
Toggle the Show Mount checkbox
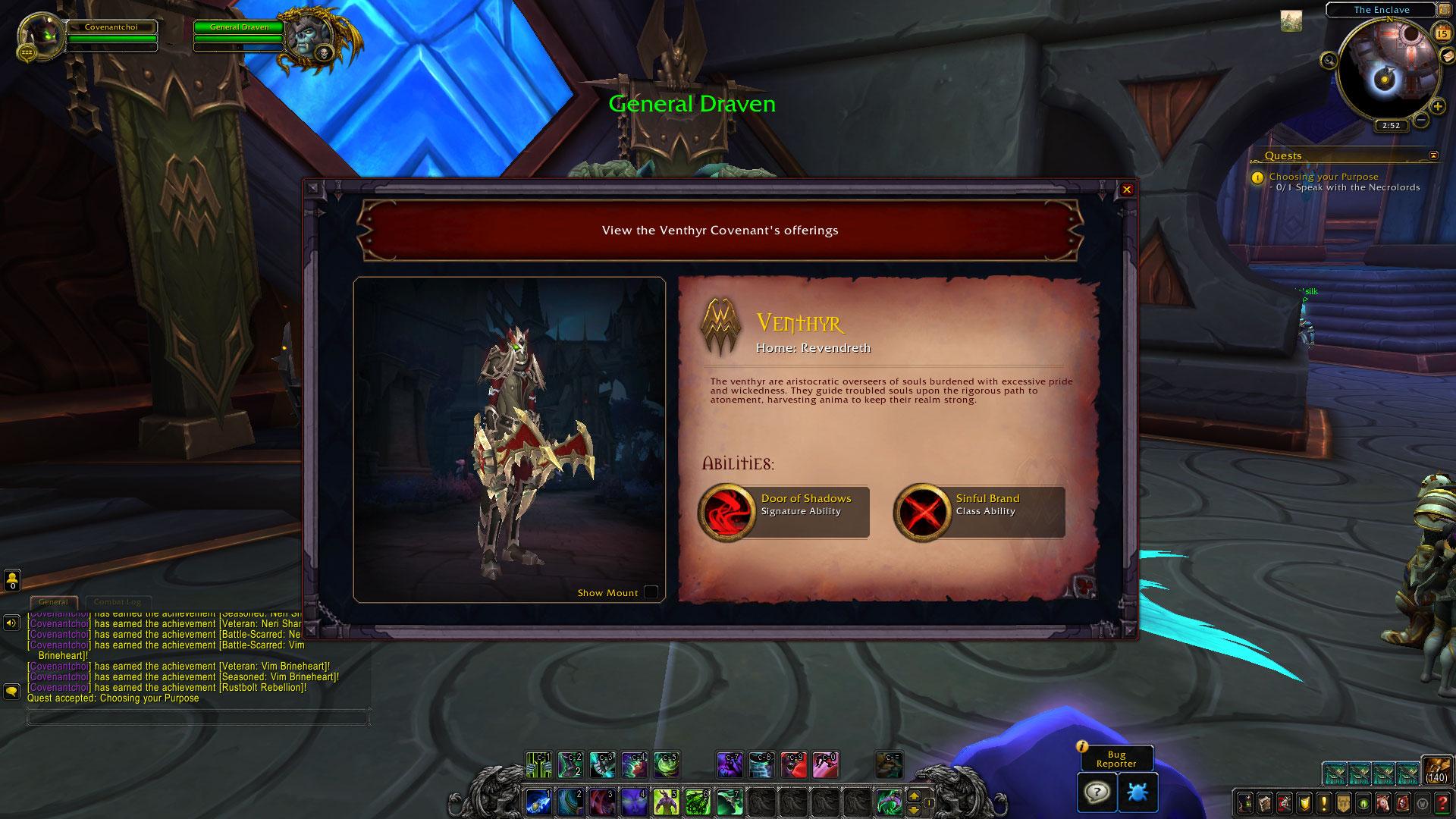tap(651, 592)
